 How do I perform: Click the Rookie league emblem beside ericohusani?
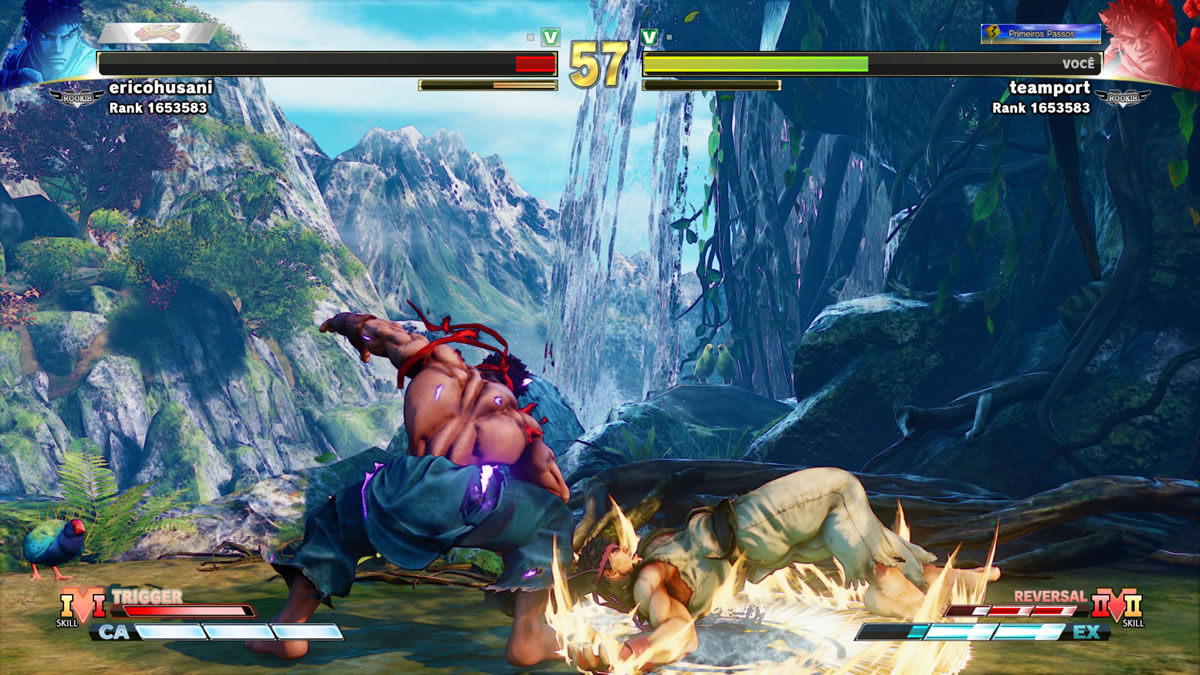(x=76, y=96)
